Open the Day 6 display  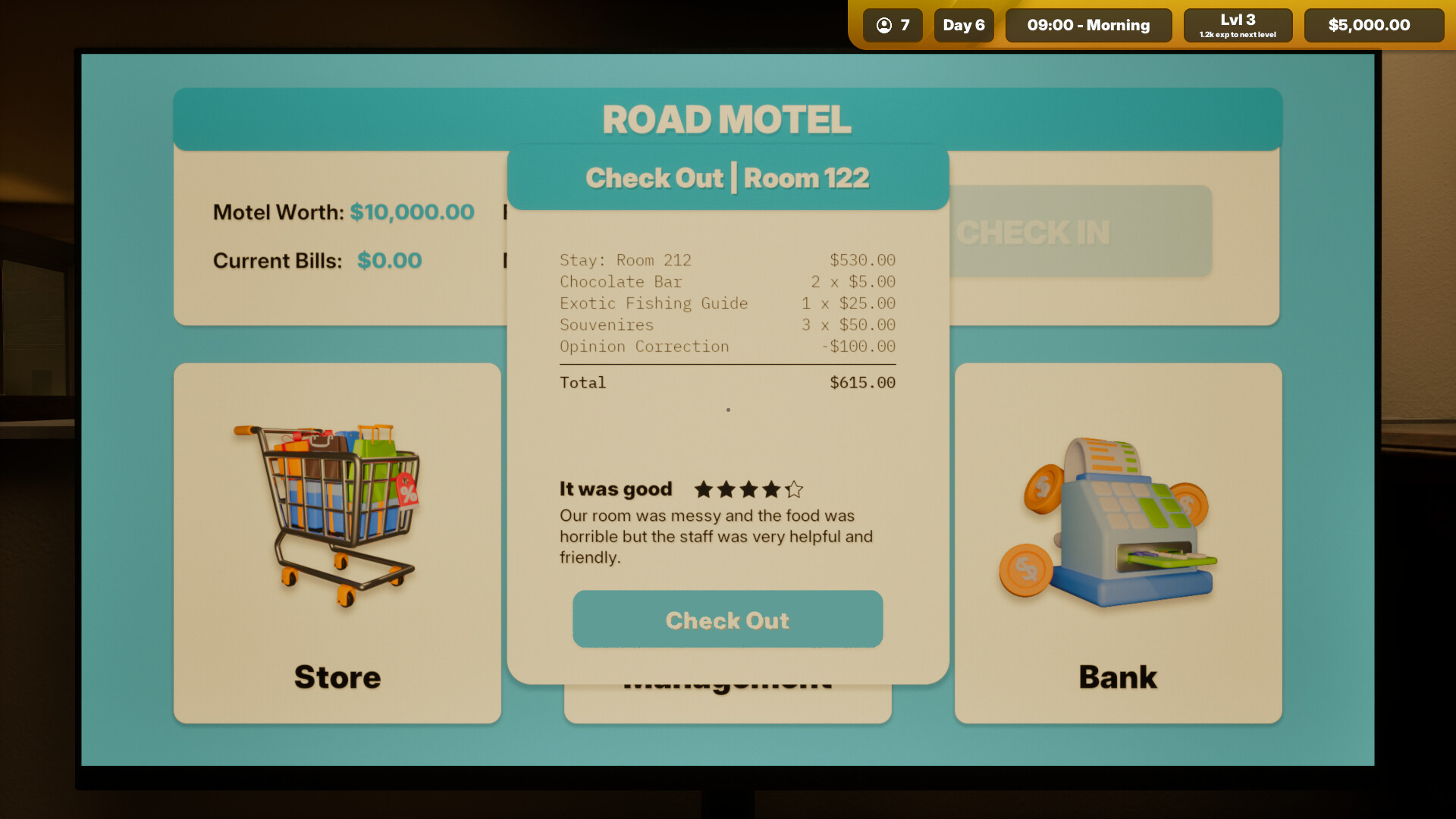[x=963, y=25]
